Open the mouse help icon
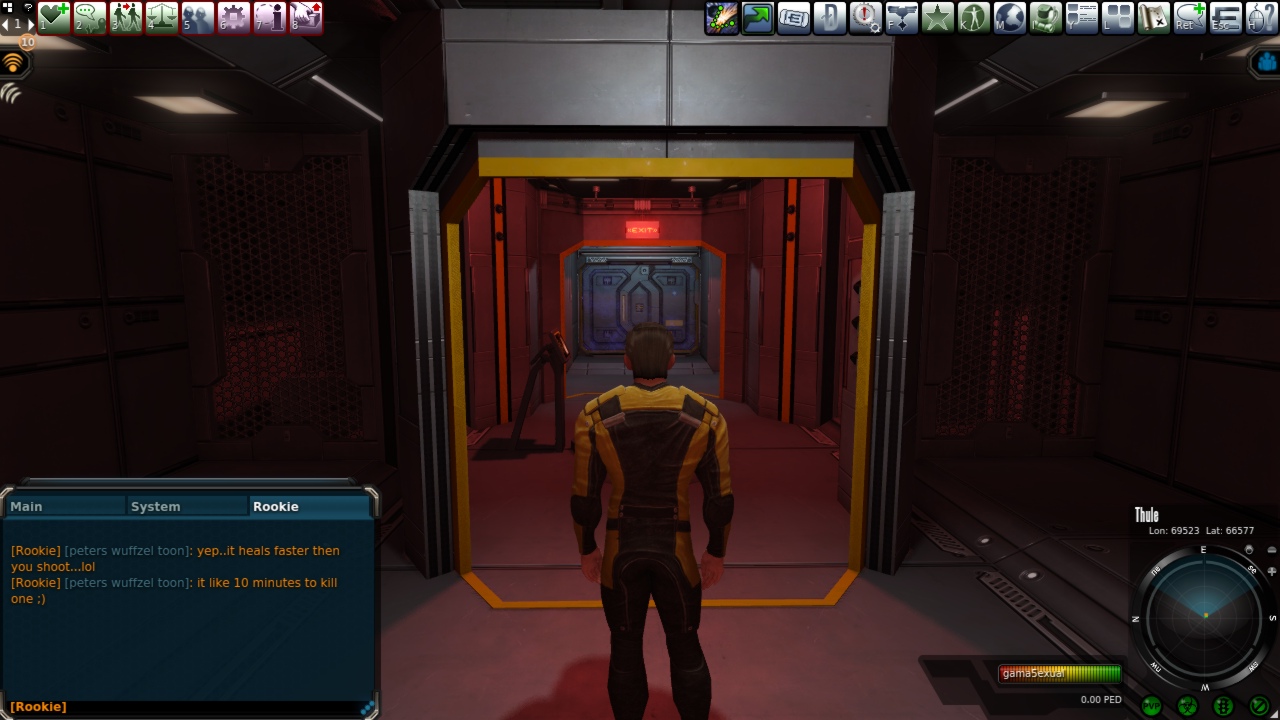Screen dimensions: 1280x720 1262,17
